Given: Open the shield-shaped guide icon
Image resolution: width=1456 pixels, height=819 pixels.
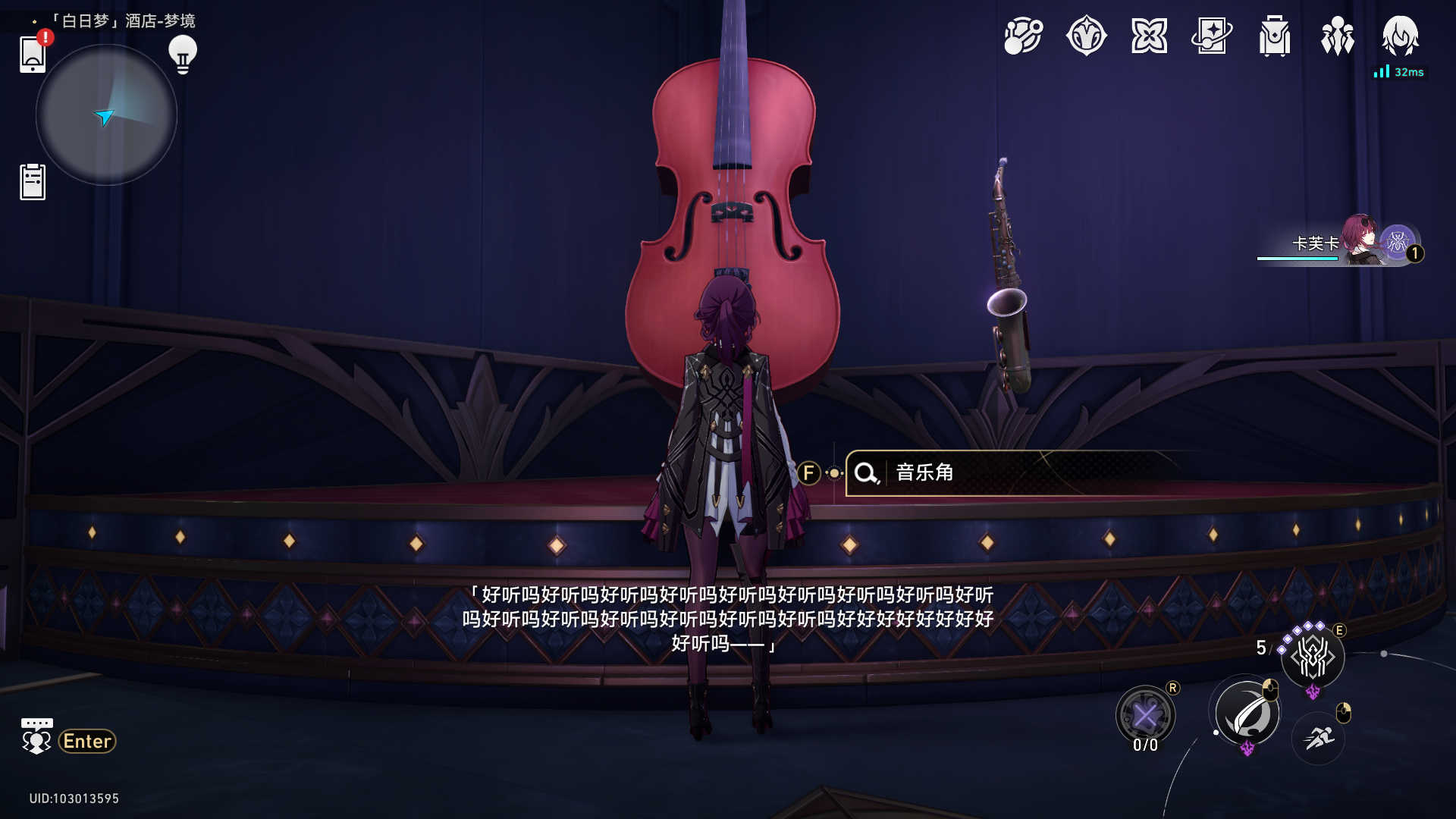Looking at the screenshot, I should pos(1086,36).
